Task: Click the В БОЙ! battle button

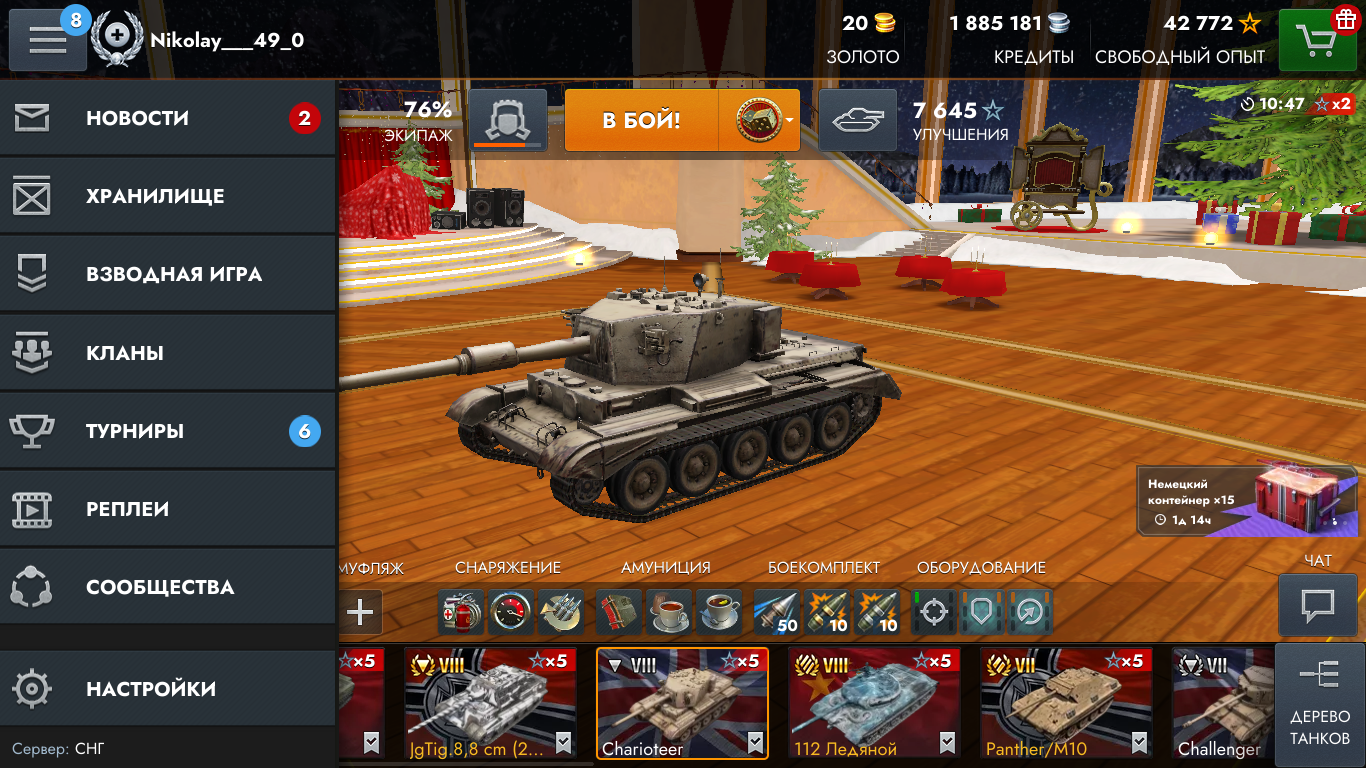Action: (x=641, y=121)
